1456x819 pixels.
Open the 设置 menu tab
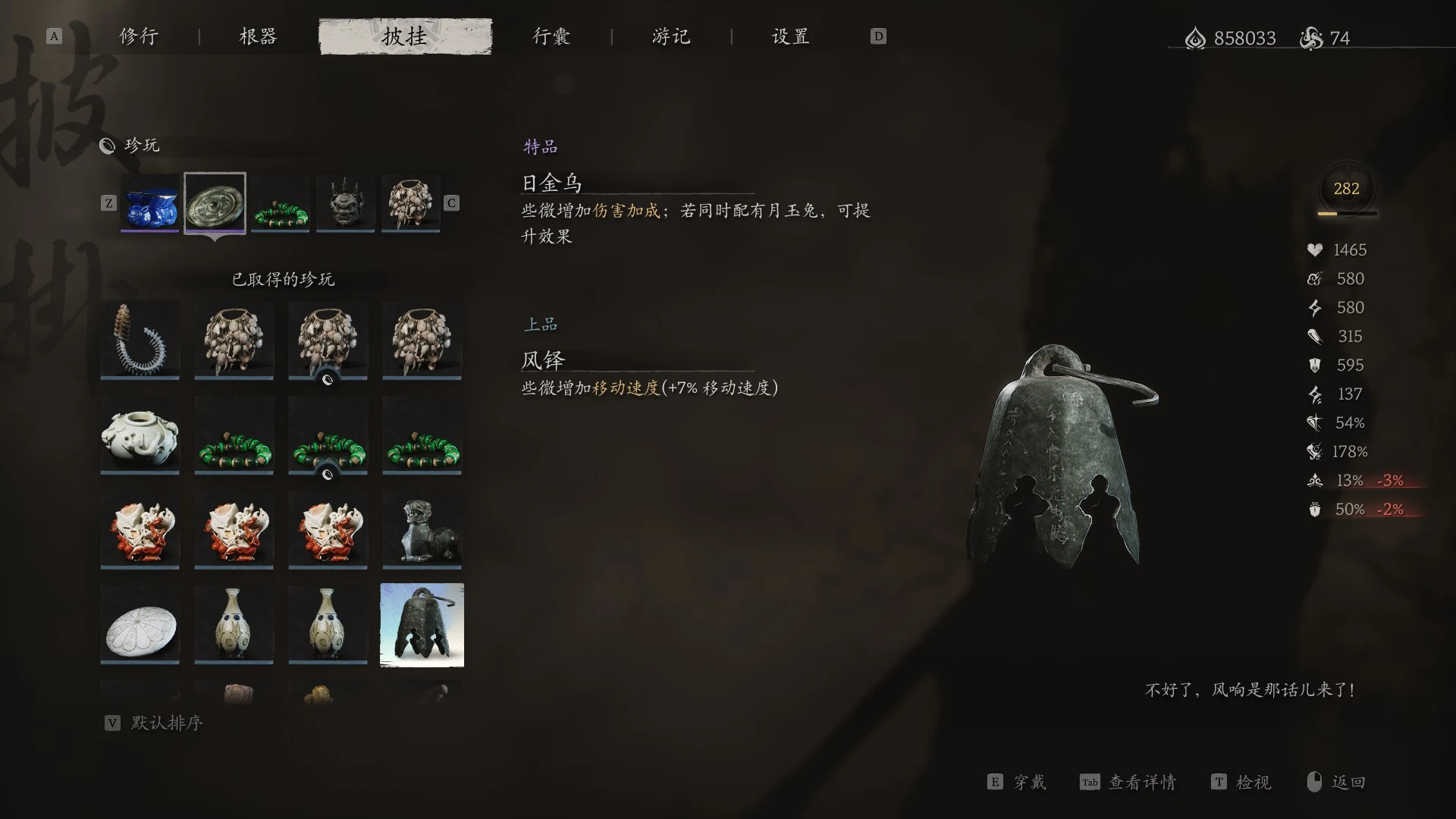(x=789, y=36)
